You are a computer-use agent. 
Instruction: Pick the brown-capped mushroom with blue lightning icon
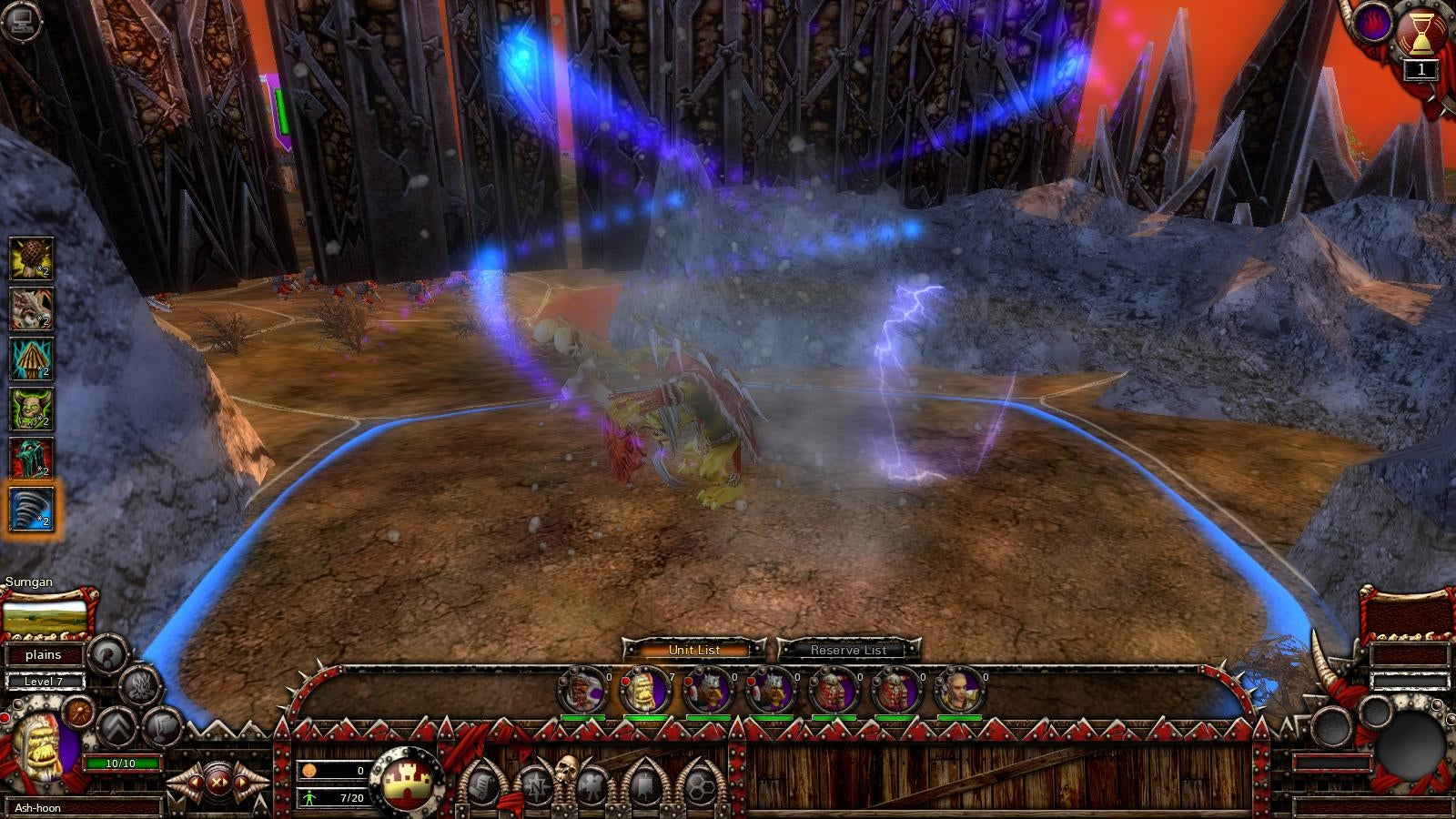pyautogui.click(x=31, y=359)
